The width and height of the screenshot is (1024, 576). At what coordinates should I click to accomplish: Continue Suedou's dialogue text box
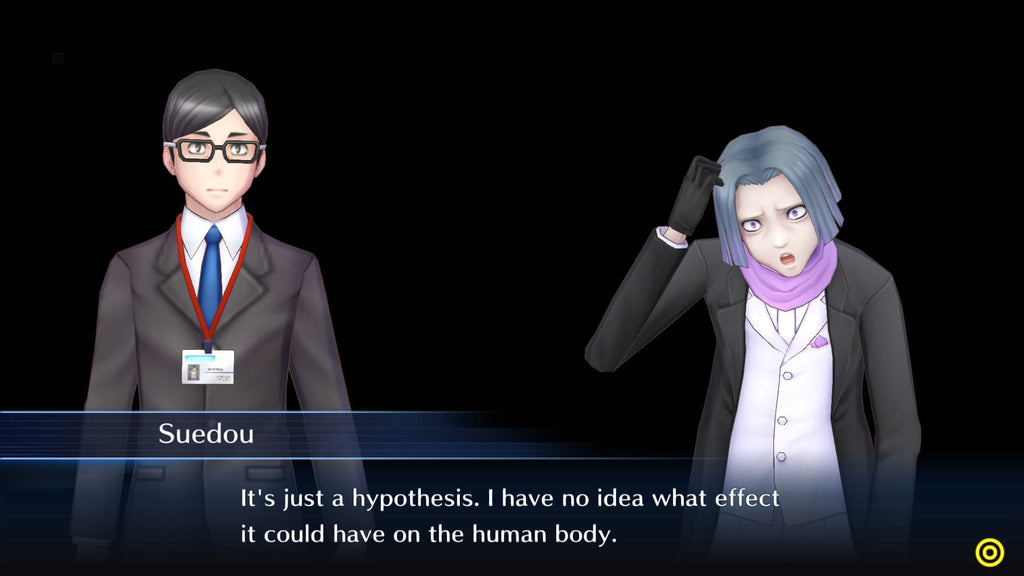click(x=510, y=516)
